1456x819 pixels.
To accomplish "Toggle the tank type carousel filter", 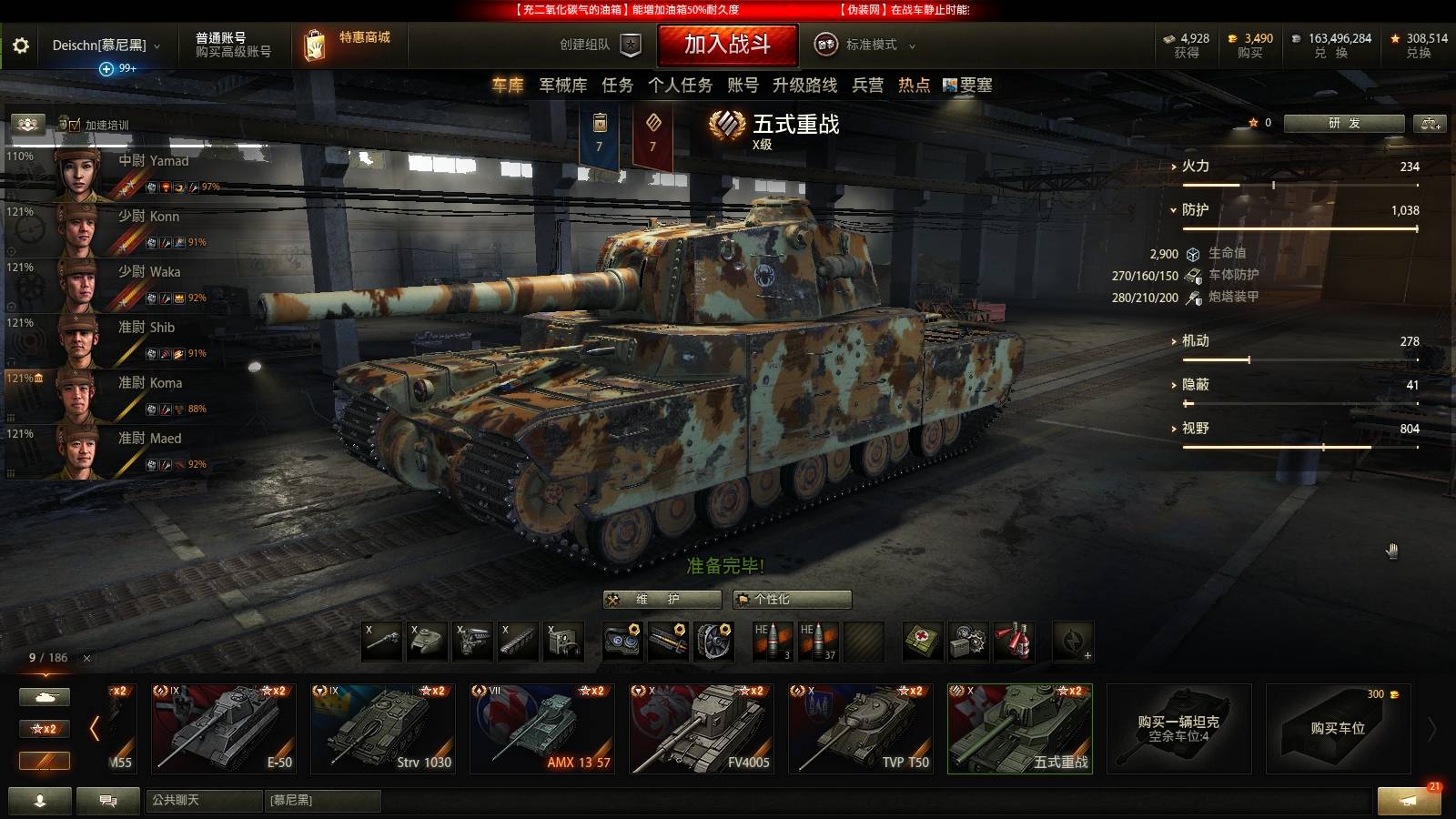I will 44,695.
